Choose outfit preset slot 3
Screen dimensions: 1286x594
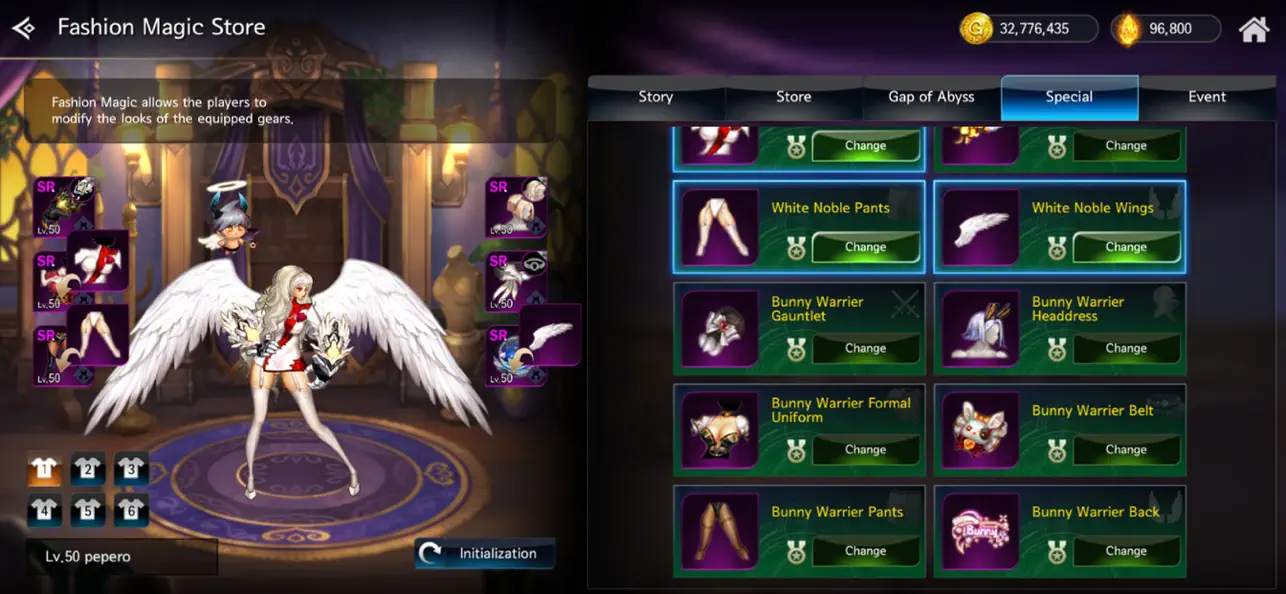click(131, 468)
